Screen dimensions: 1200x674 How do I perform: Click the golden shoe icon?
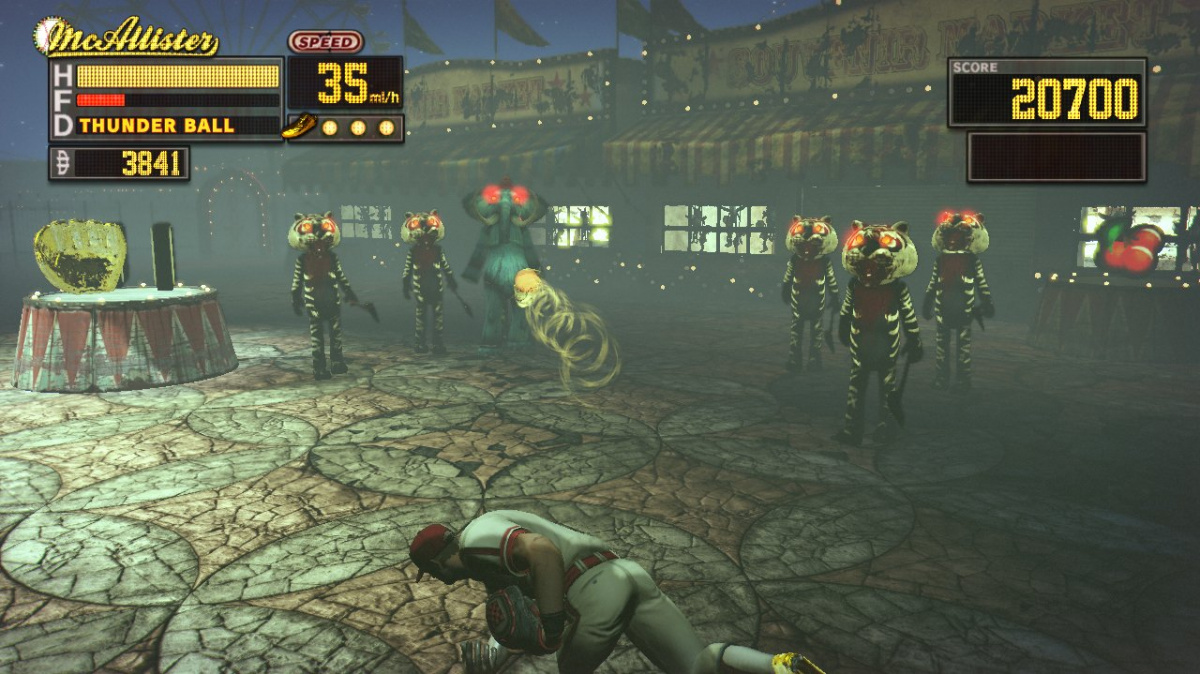(x=299, y=126)
